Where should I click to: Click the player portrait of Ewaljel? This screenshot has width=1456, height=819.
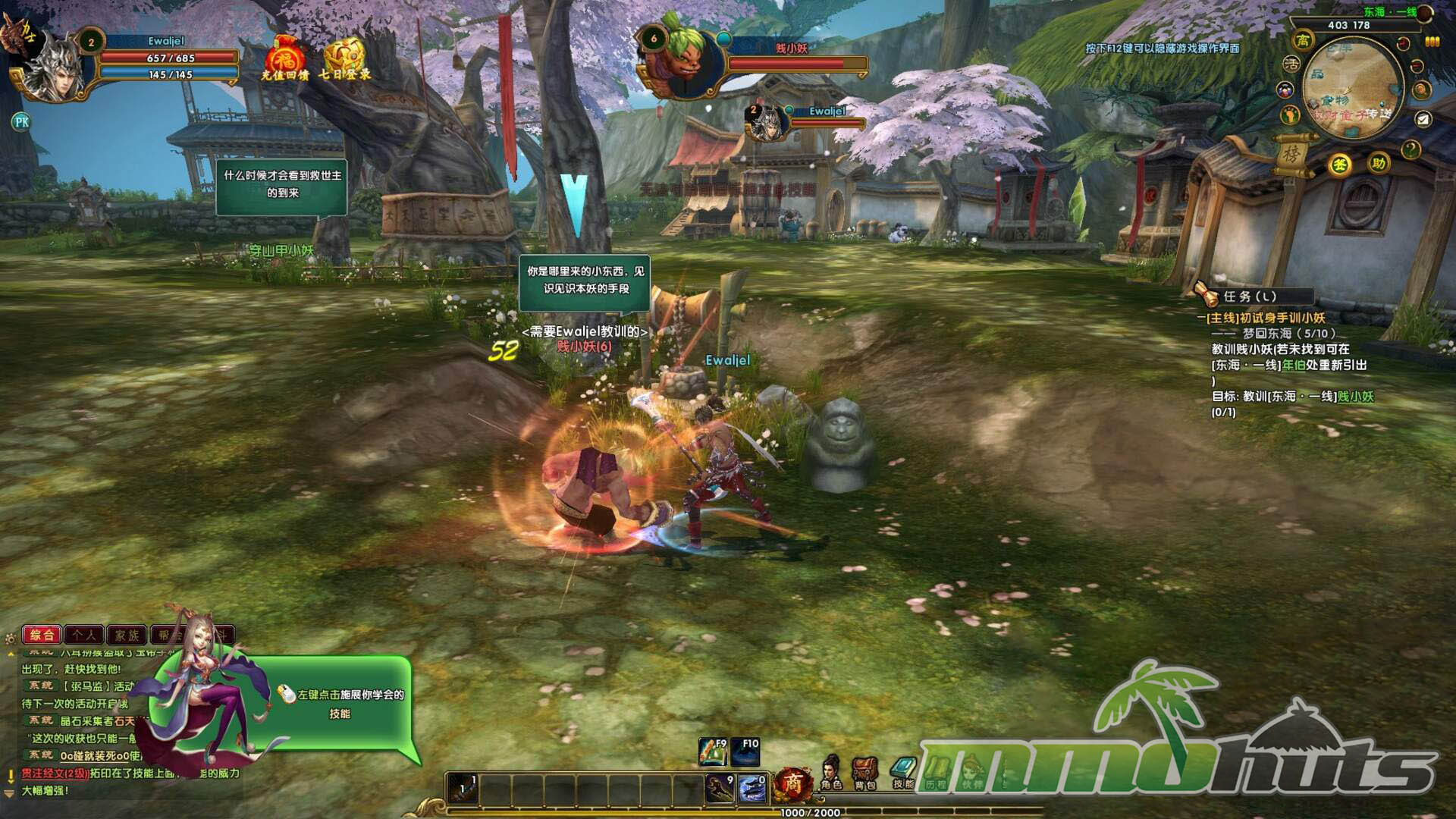point(55,70)
